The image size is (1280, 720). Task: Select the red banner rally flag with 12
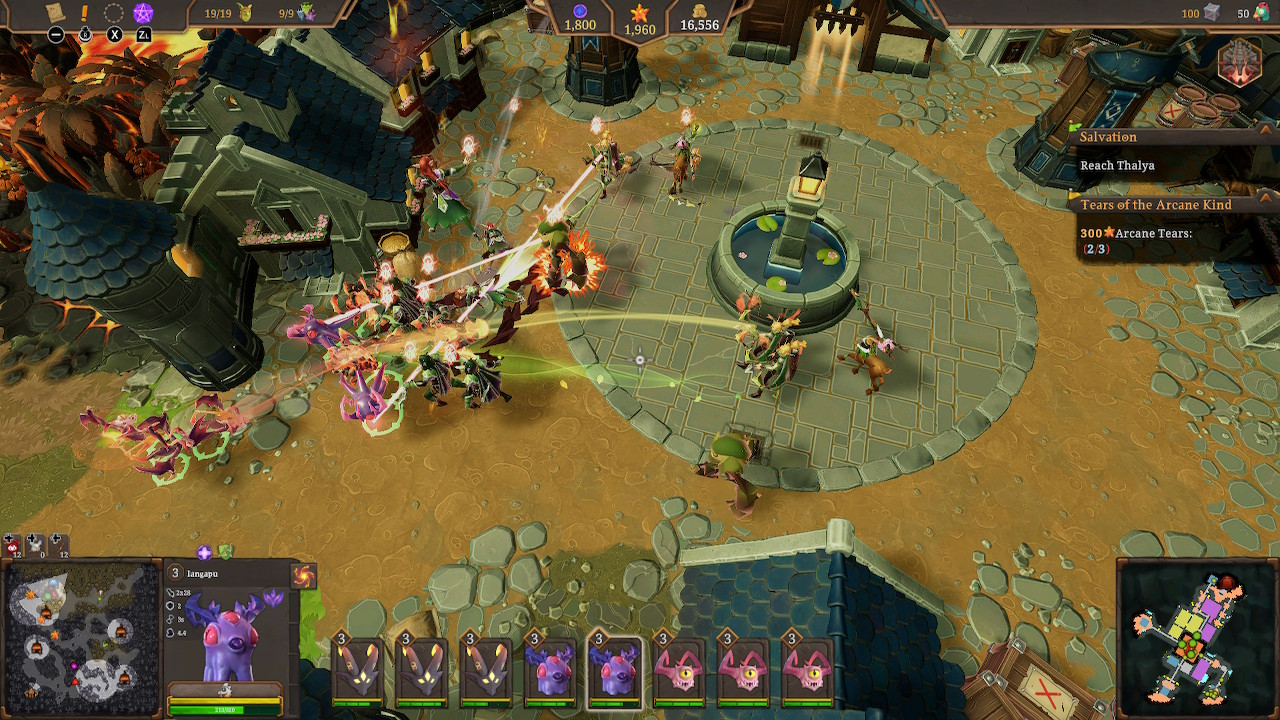(11, 547)
